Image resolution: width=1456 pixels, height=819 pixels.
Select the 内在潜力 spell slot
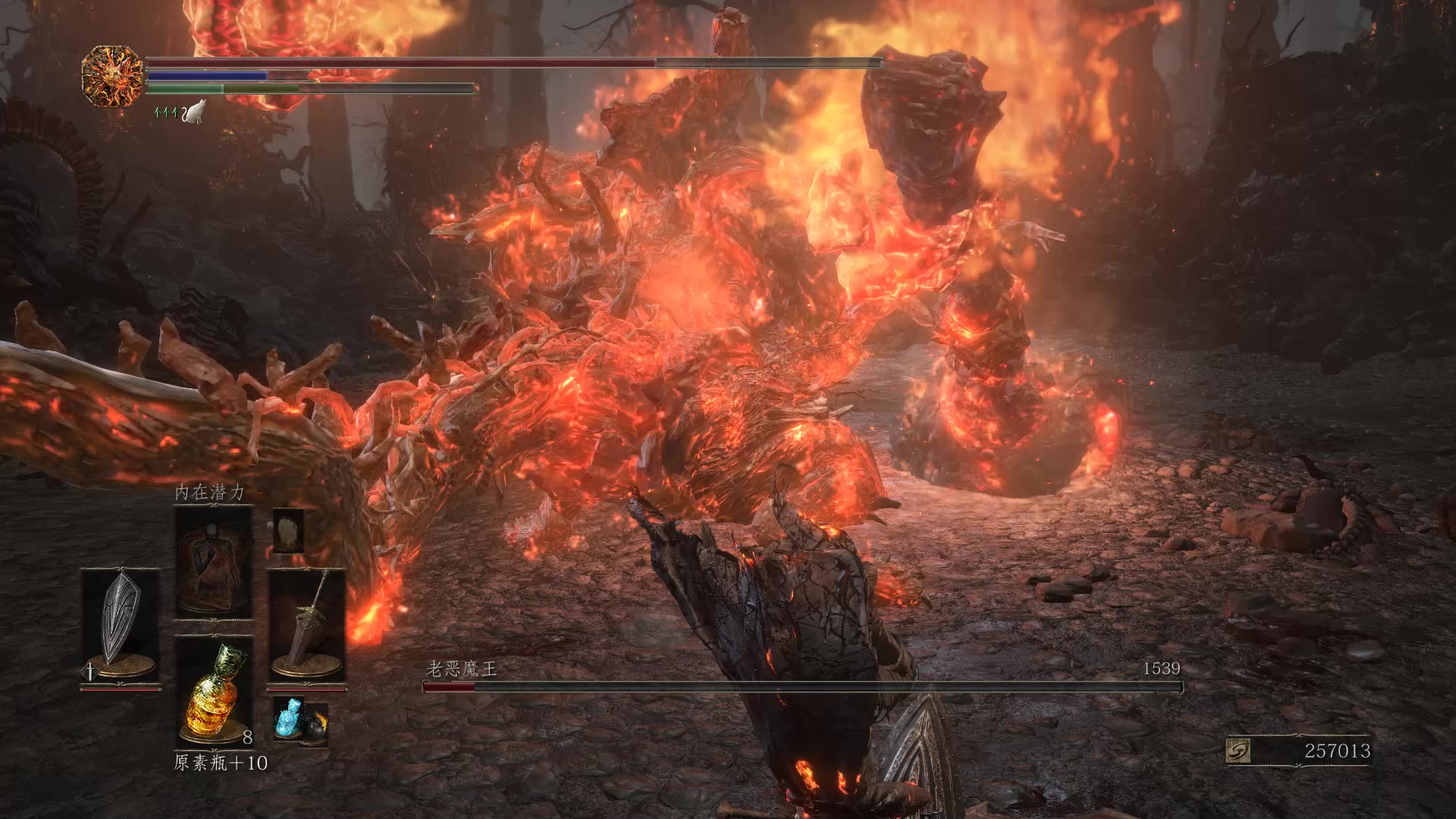(x=213, y=562)
